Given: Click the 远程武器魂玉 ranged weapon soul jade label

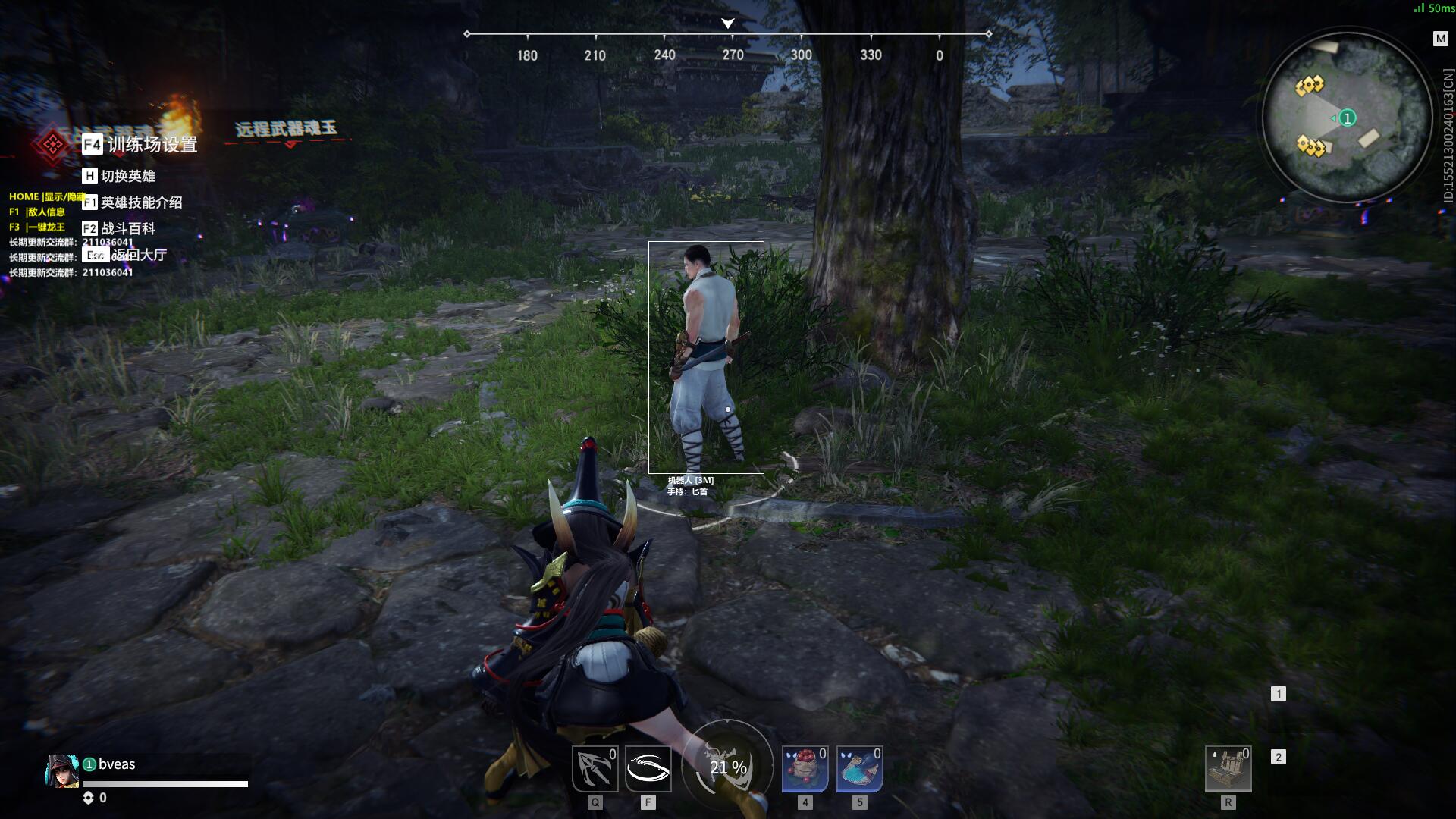Looking at the screenshot, I should tap(286, 129).
